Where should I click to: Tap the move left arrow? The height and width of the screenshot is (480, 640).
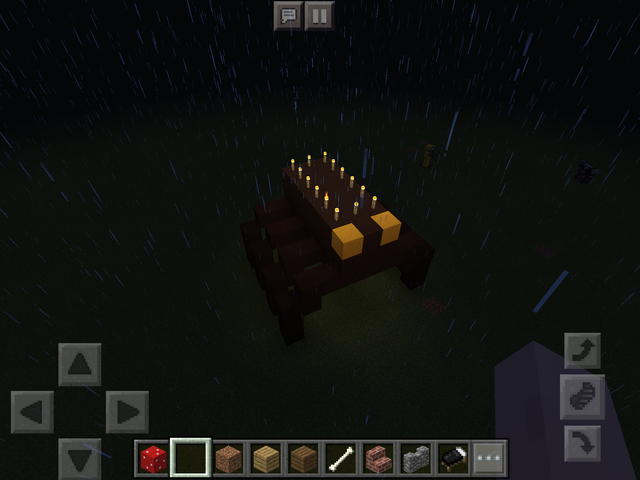pyautogui.click(x=32, y=412)
